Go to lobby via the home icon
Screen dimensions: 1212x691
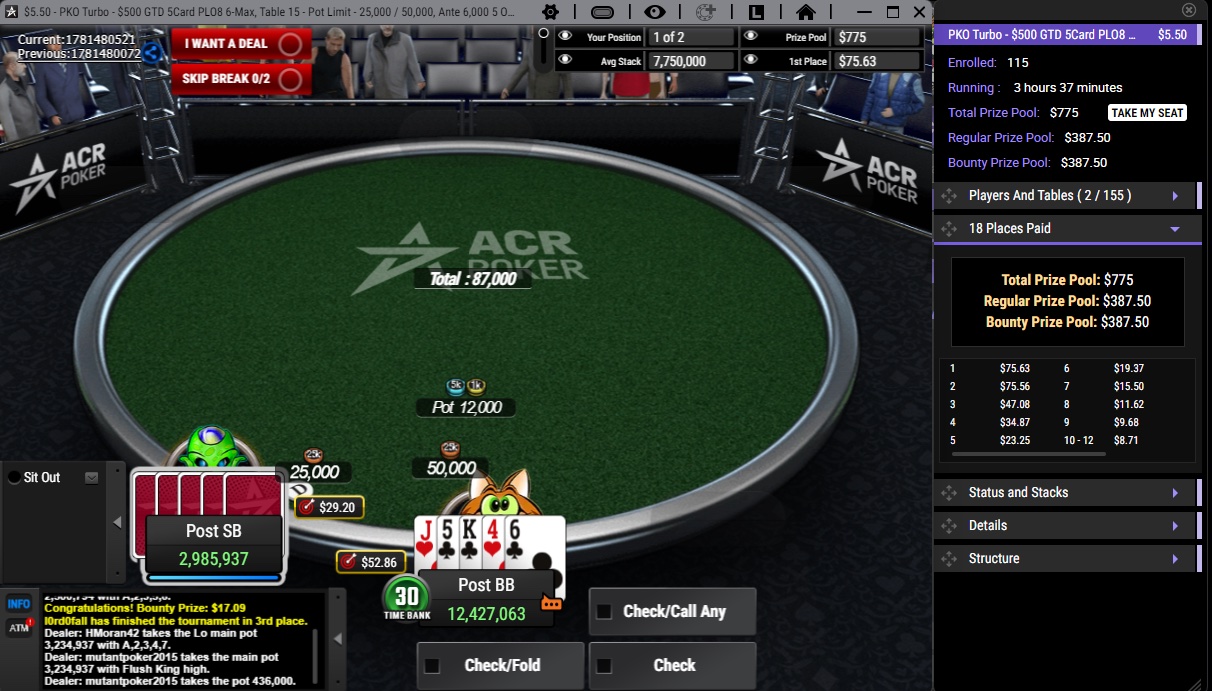805,12
